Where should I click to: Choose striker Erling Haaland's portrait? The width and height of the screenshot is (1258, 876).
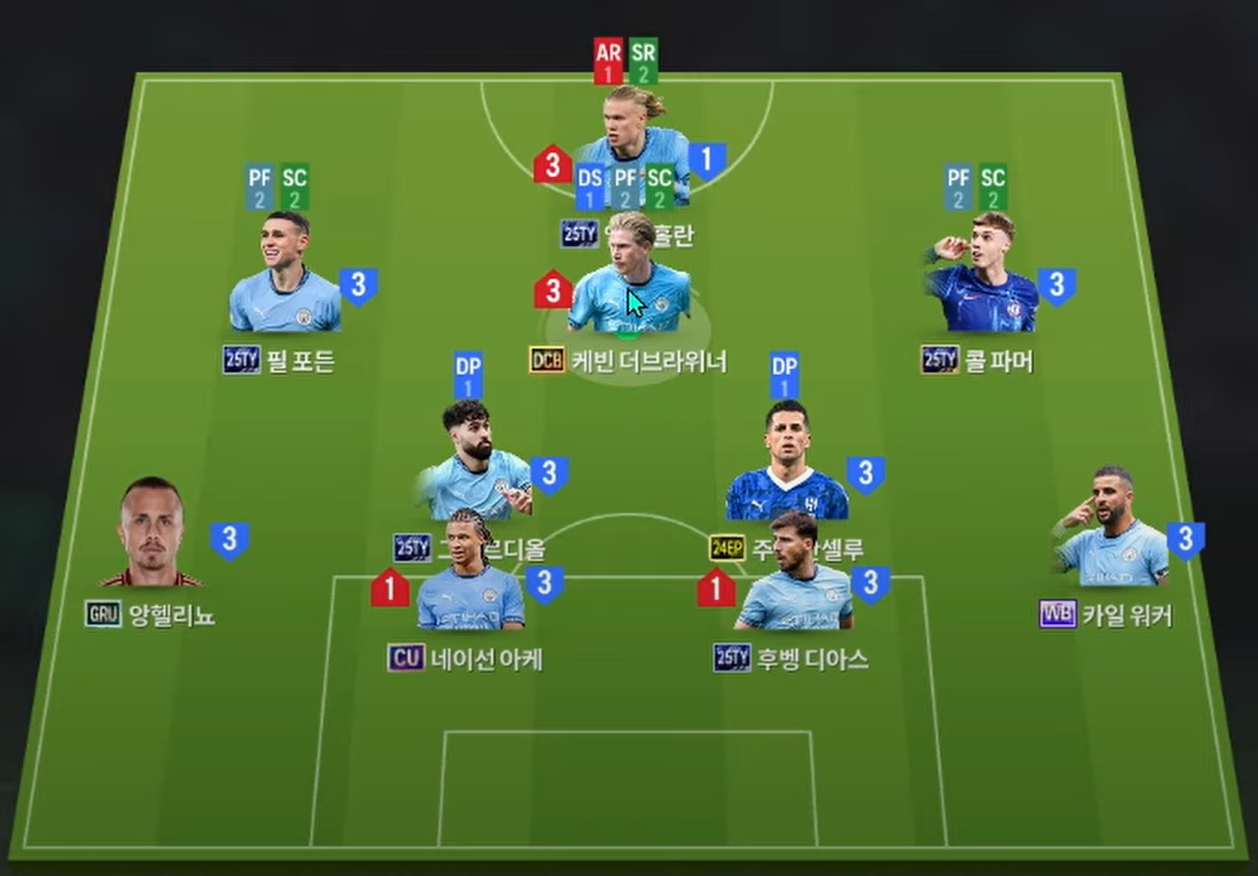634,130
